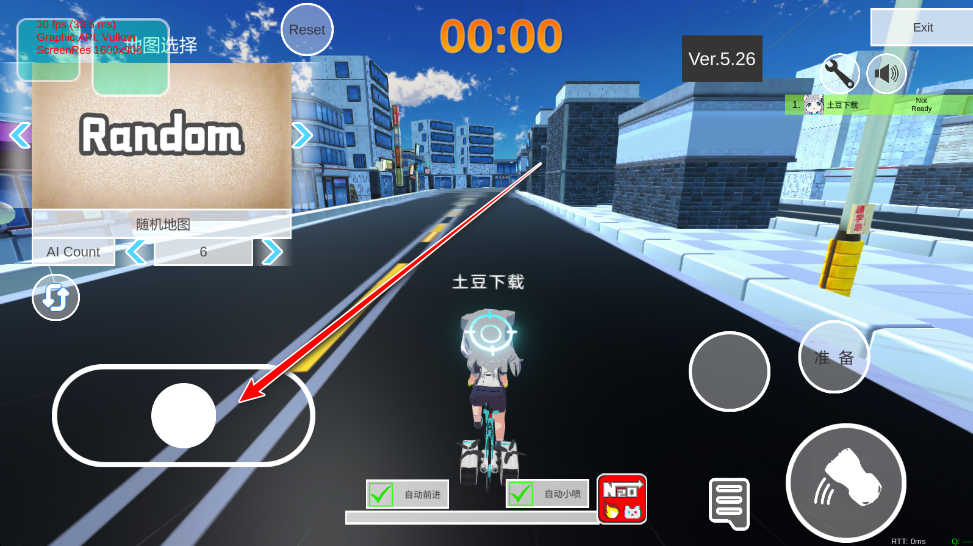Switch to the previous map
This screenshot has height=546, width=973.
(19, 134)
